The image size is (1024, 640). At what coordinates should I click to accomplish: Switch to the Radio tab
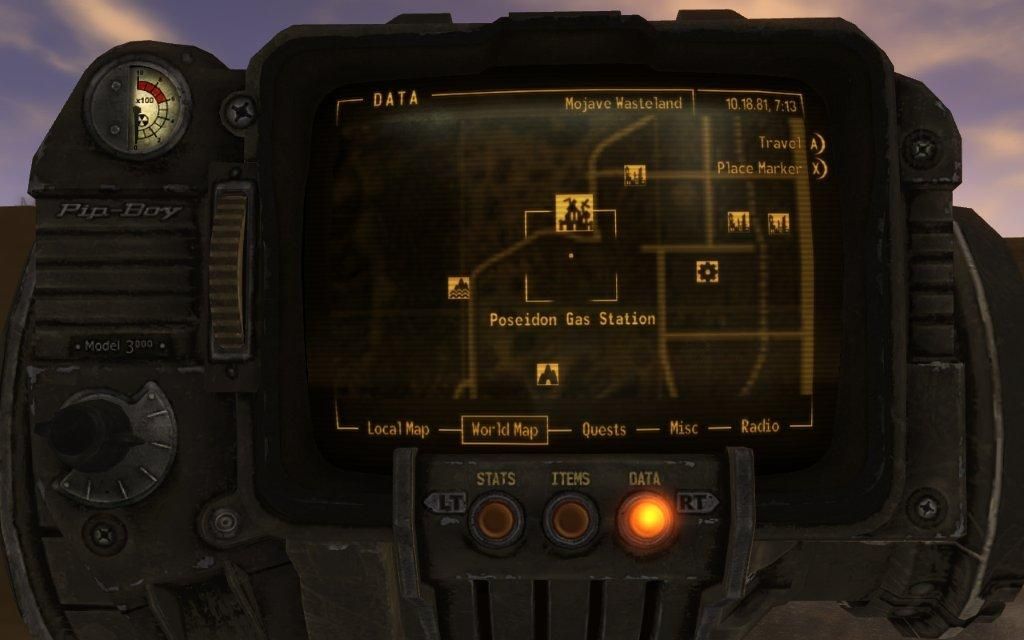[760, 427]
